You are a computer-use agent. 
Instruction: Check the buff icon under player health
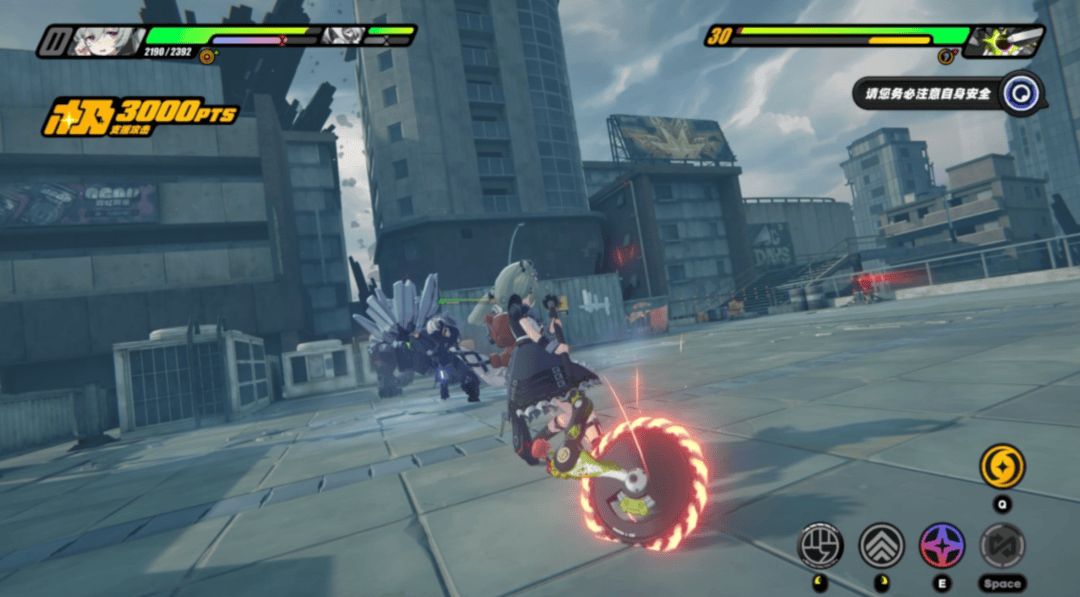tap(207, 57)
